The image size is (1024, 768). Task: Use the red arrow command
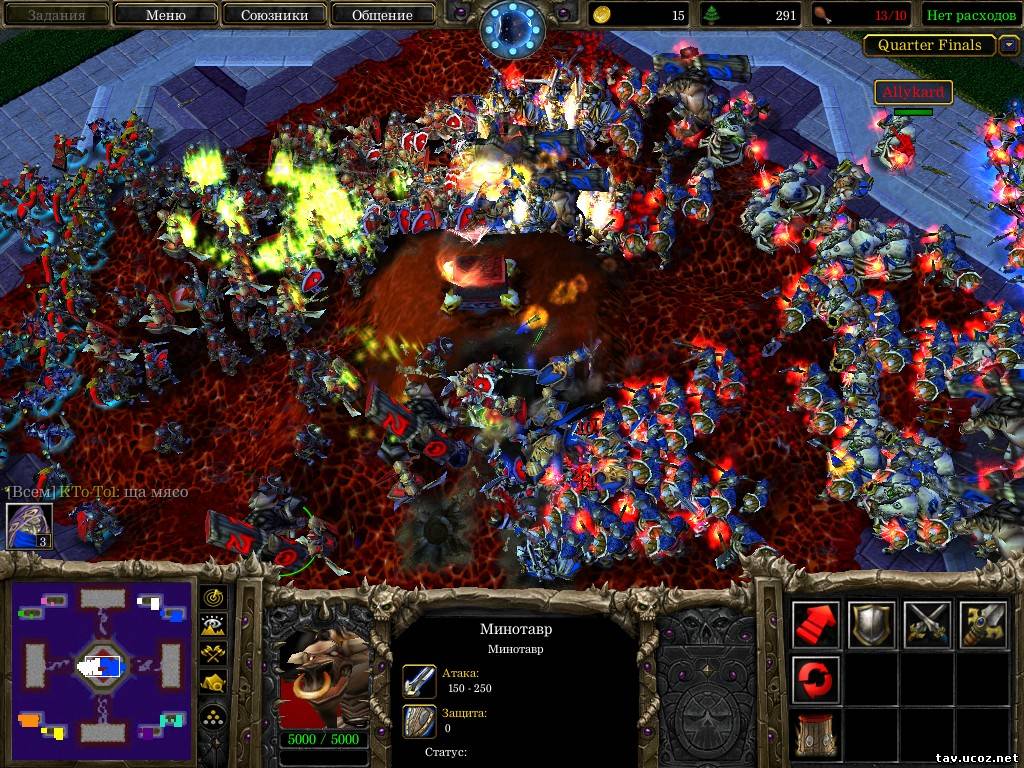(x=816, y=624)
